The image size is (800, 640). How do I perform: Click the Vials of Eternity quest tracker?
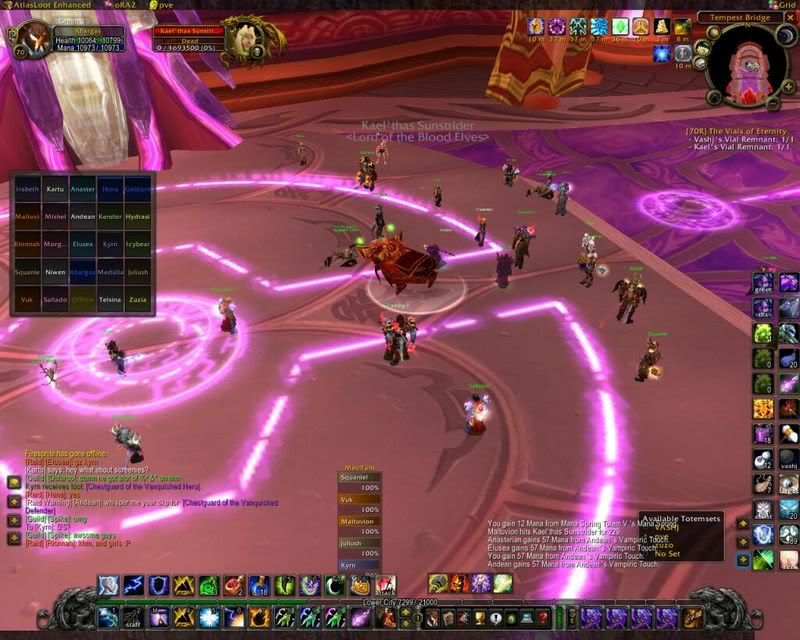coord(741,131)
